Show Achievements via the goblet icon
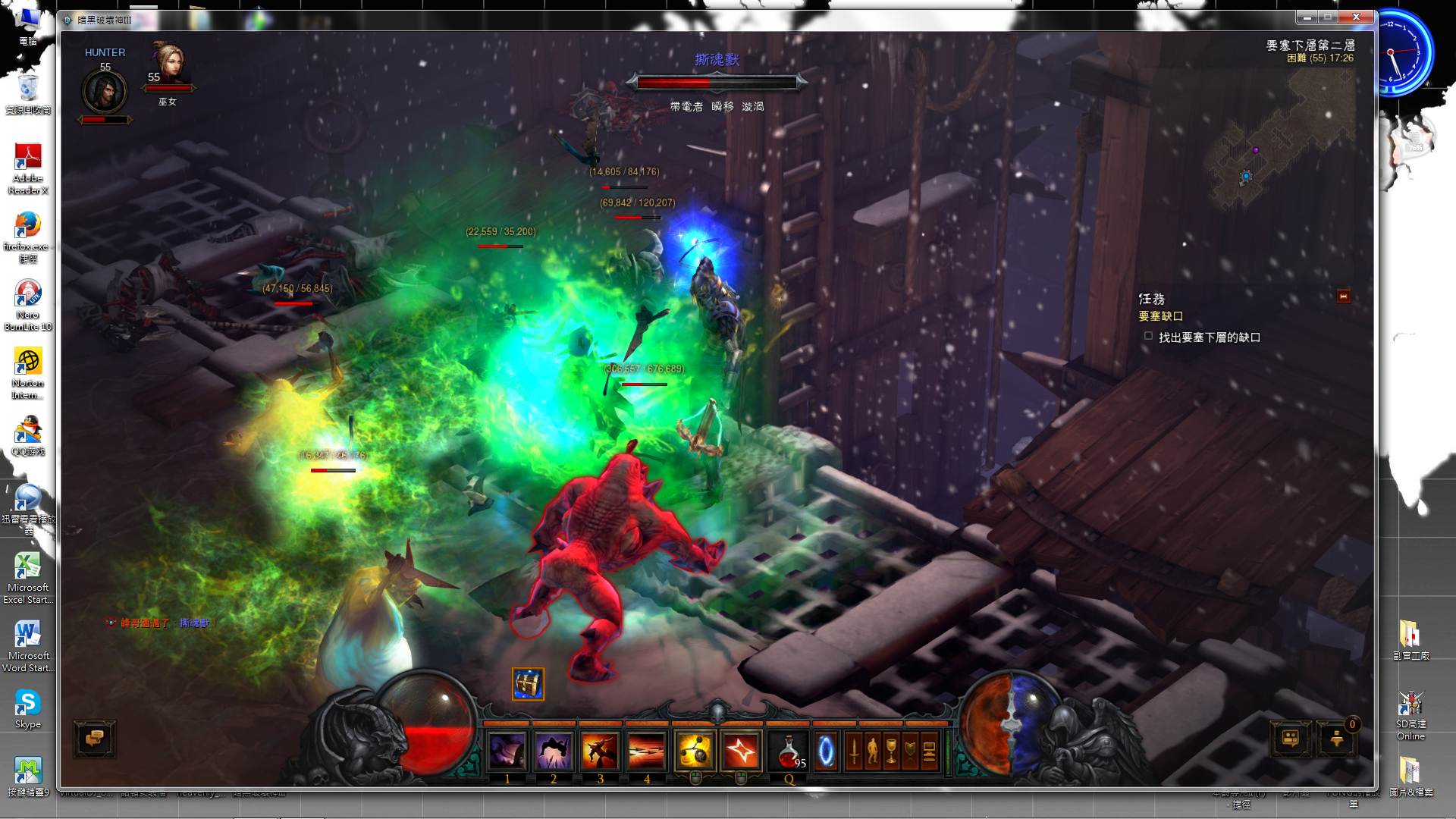1456x819 pixels. point(892,752)
